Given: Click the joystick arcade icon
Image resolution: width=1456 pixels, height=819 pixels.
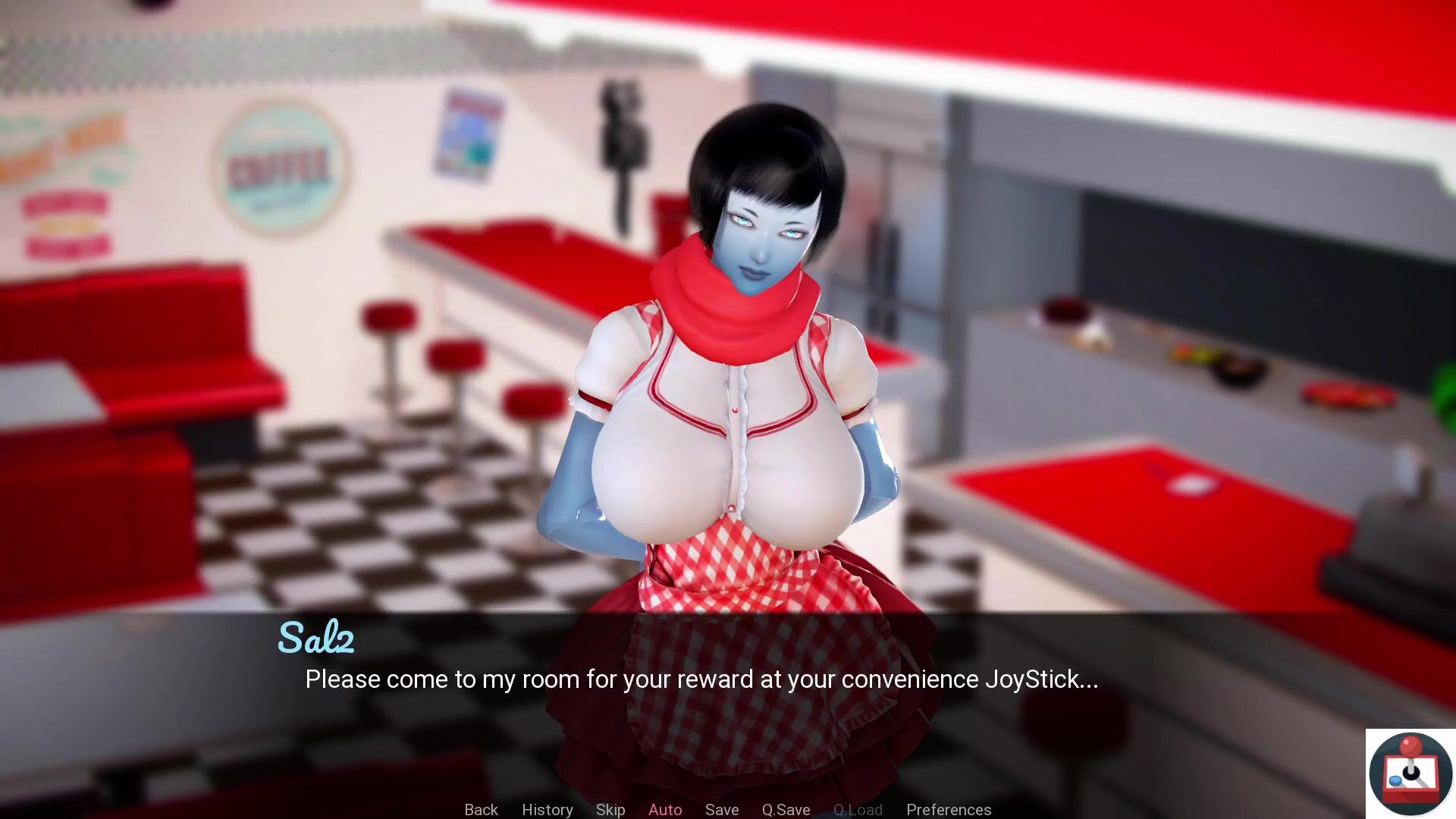Looking at the screenshot, I should (1410, 773).
